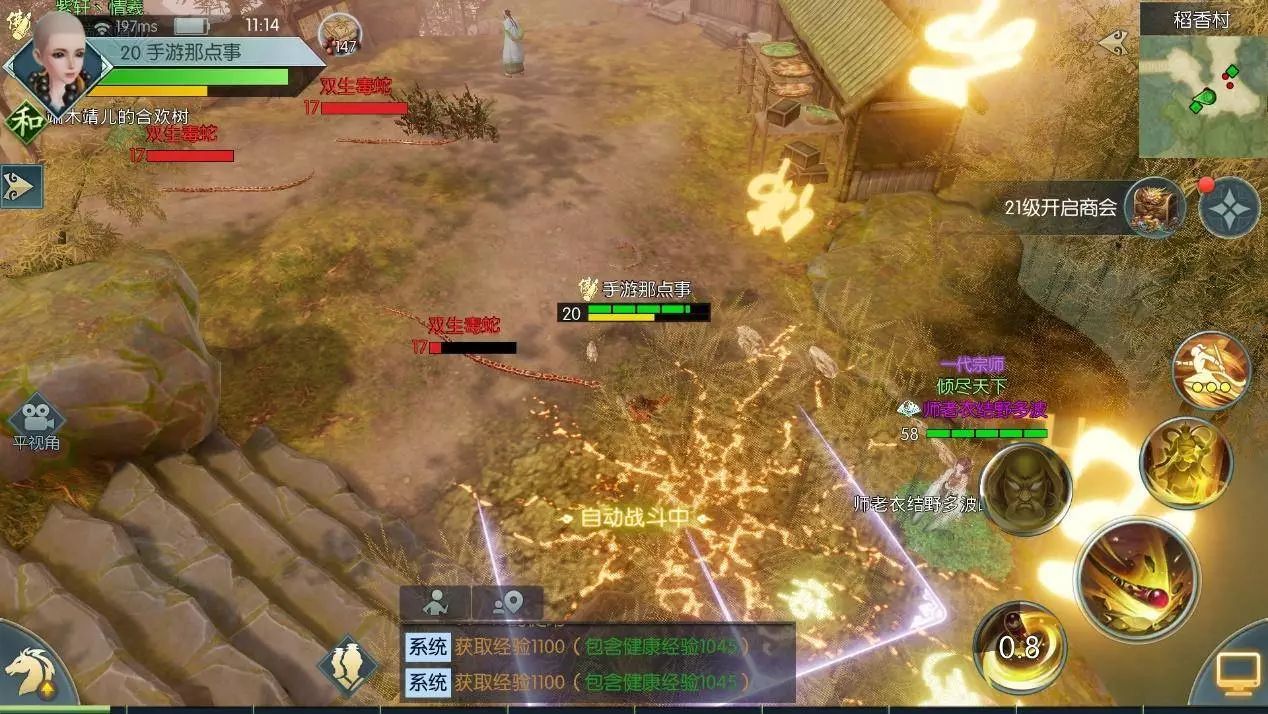Open the four-point star menu button
Screen dimensions: 1268x714
click(x=1229, y=208)
